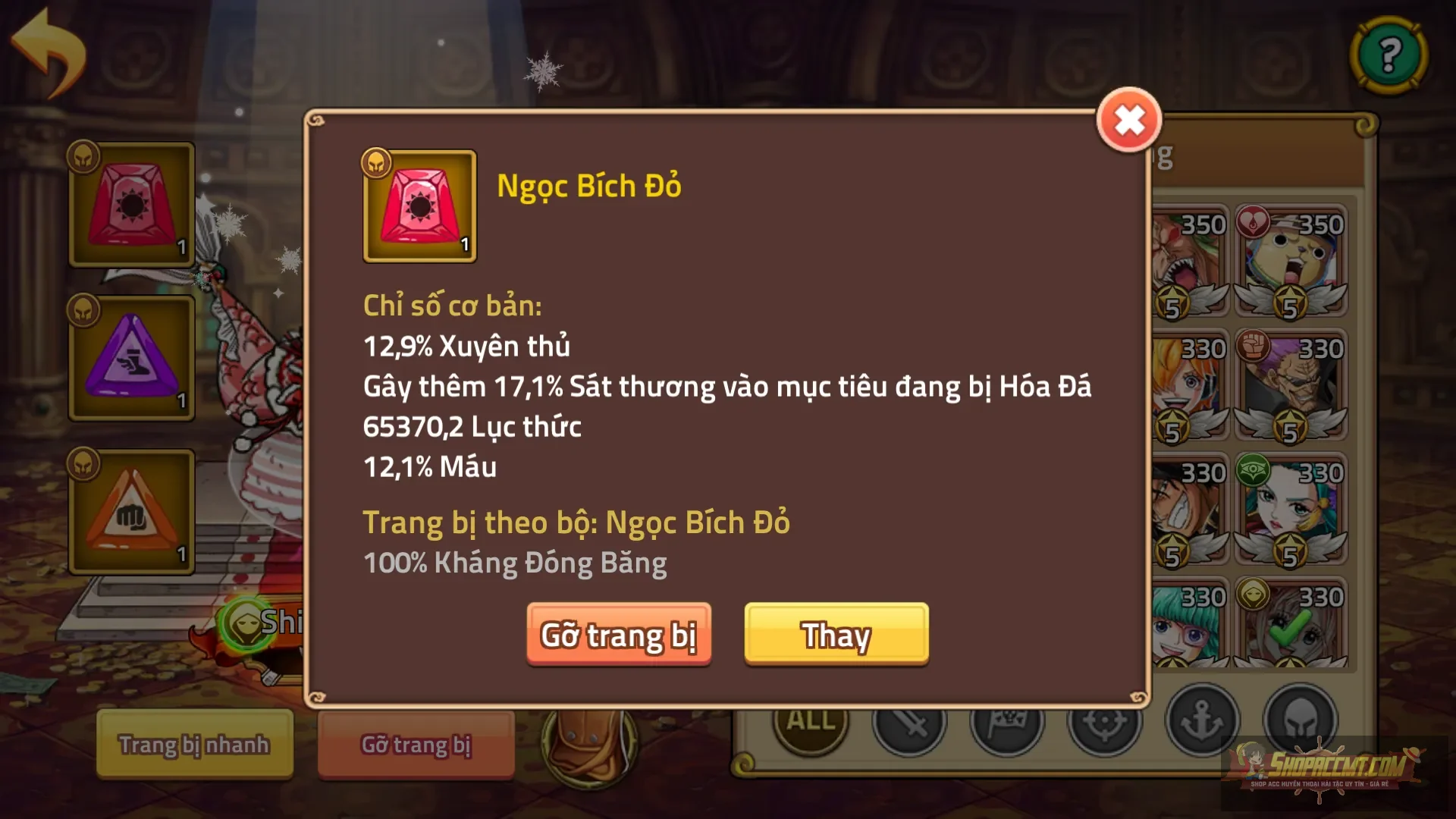Click the bottom Gỡ trang bị button
The width and height of the screenshot is (1456, 819).
tap(416, 745)
